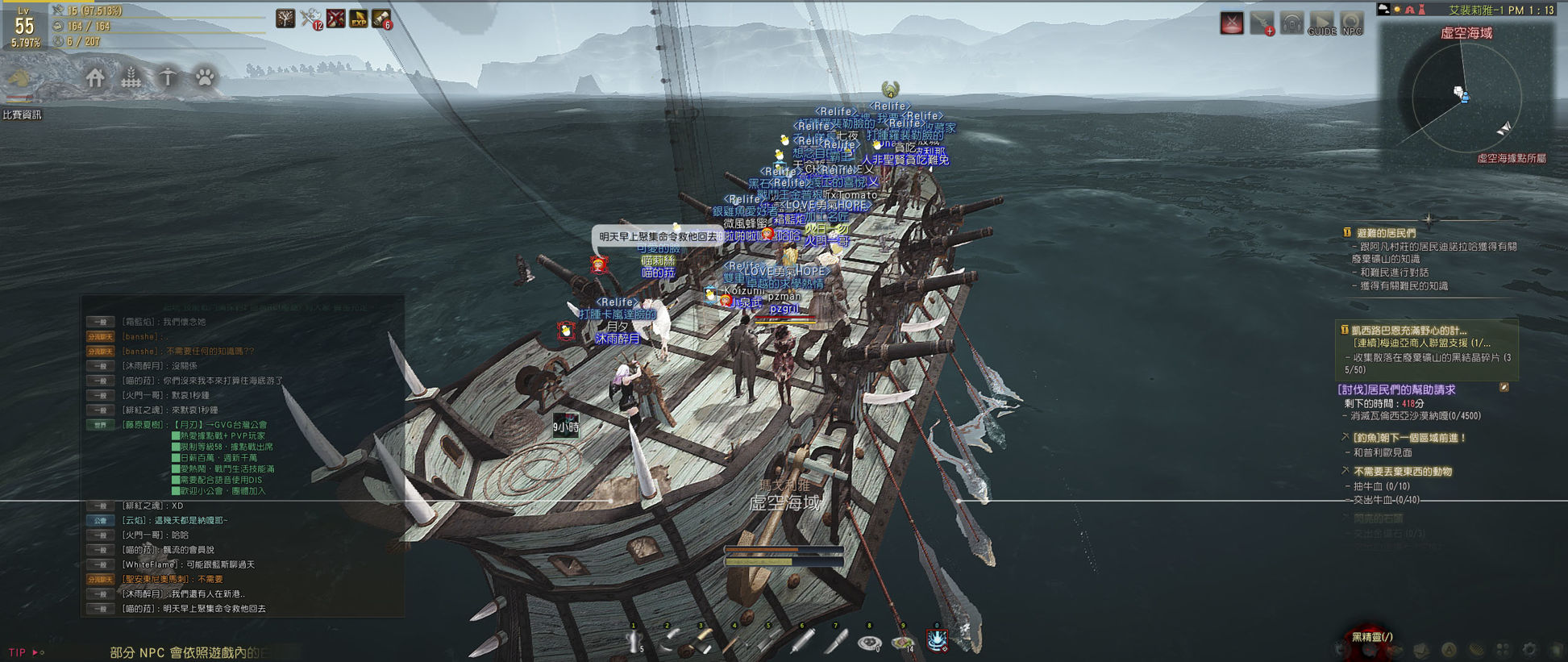The width and height of the screenshot is (1568, 662).
Task: Click the headphones icon button
Action: (1291, 23)
